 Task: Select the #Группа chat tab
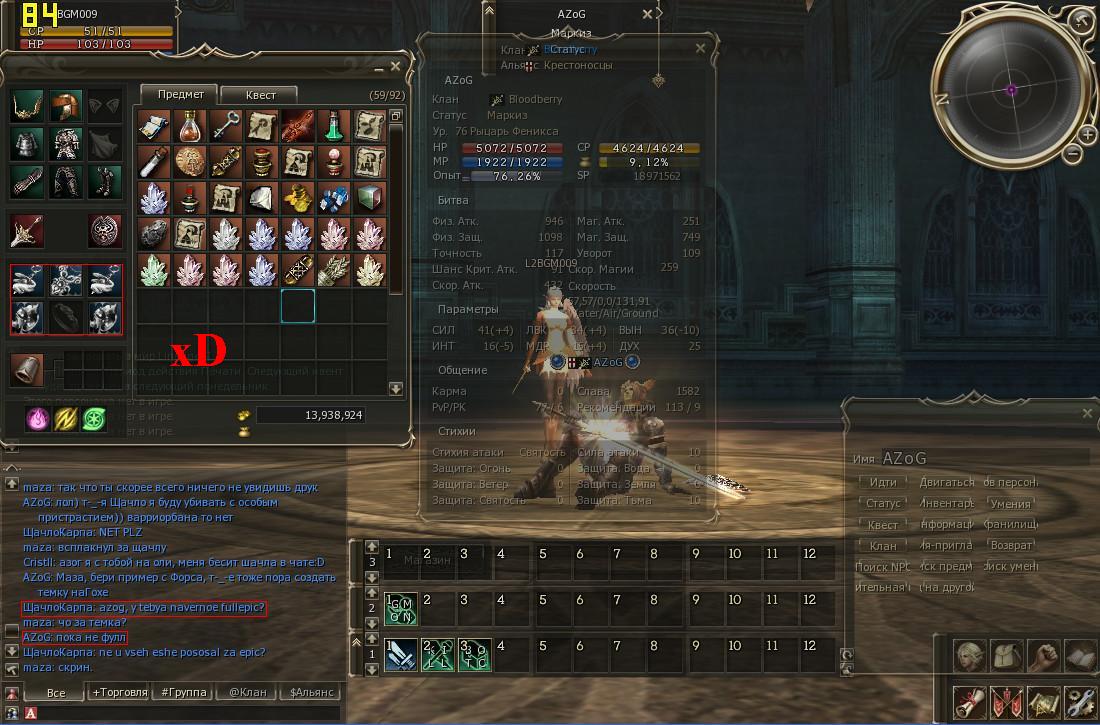point(183,691)
